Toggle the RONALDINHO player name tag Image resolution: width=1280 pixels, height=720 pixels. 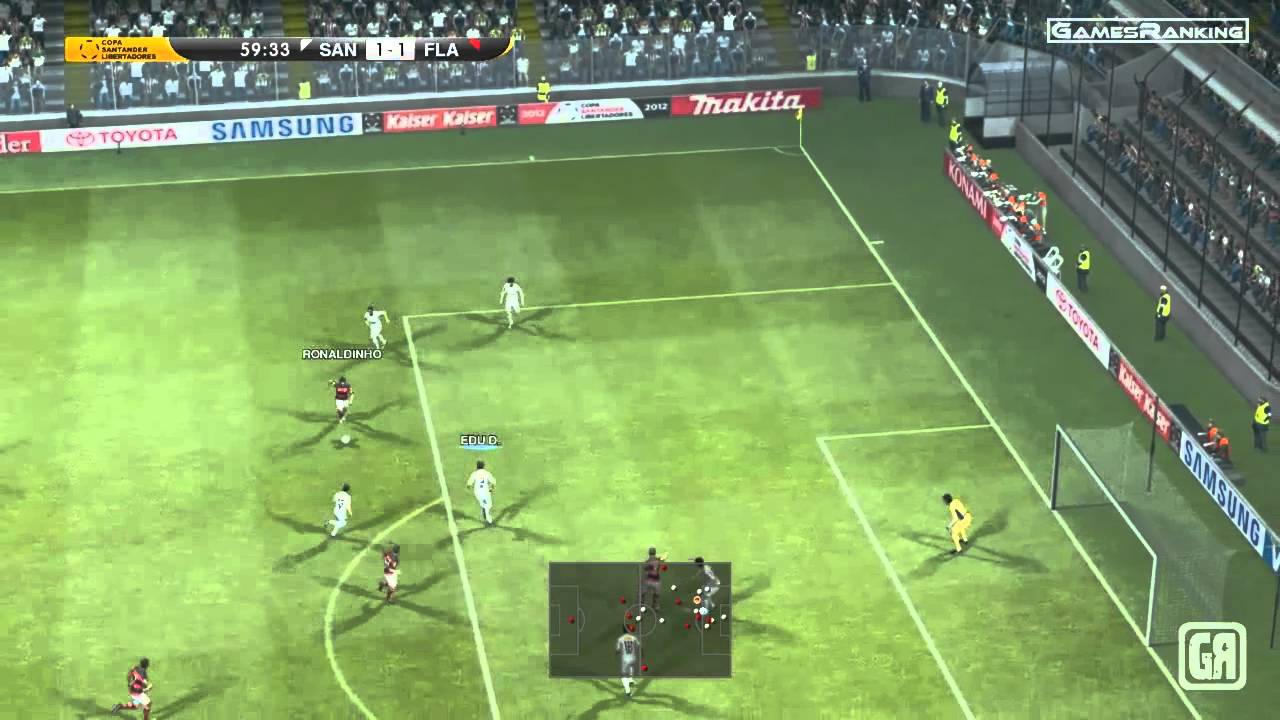coord(340,355)
